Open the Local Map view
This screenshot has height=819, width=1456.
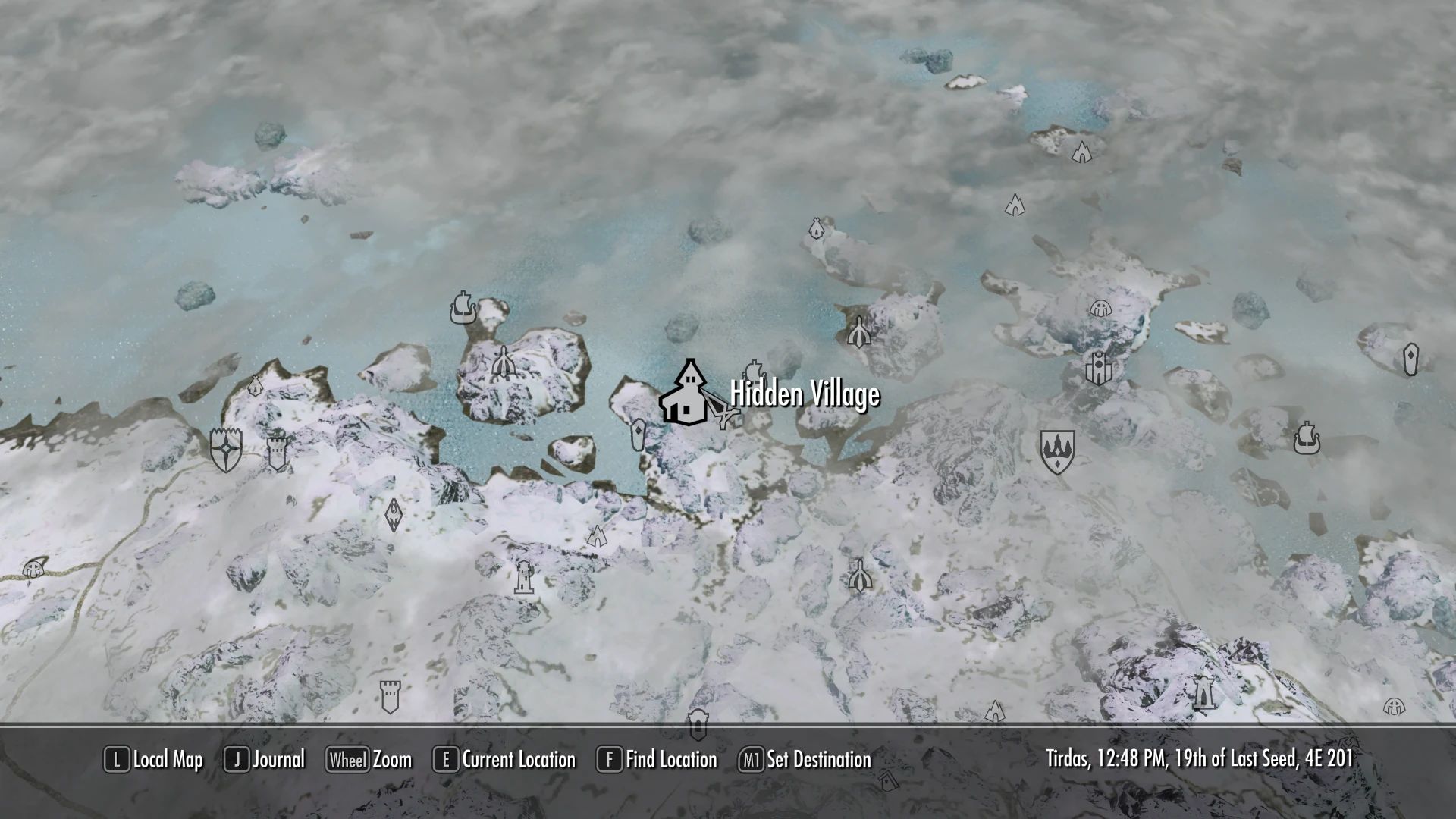[154, 759]
